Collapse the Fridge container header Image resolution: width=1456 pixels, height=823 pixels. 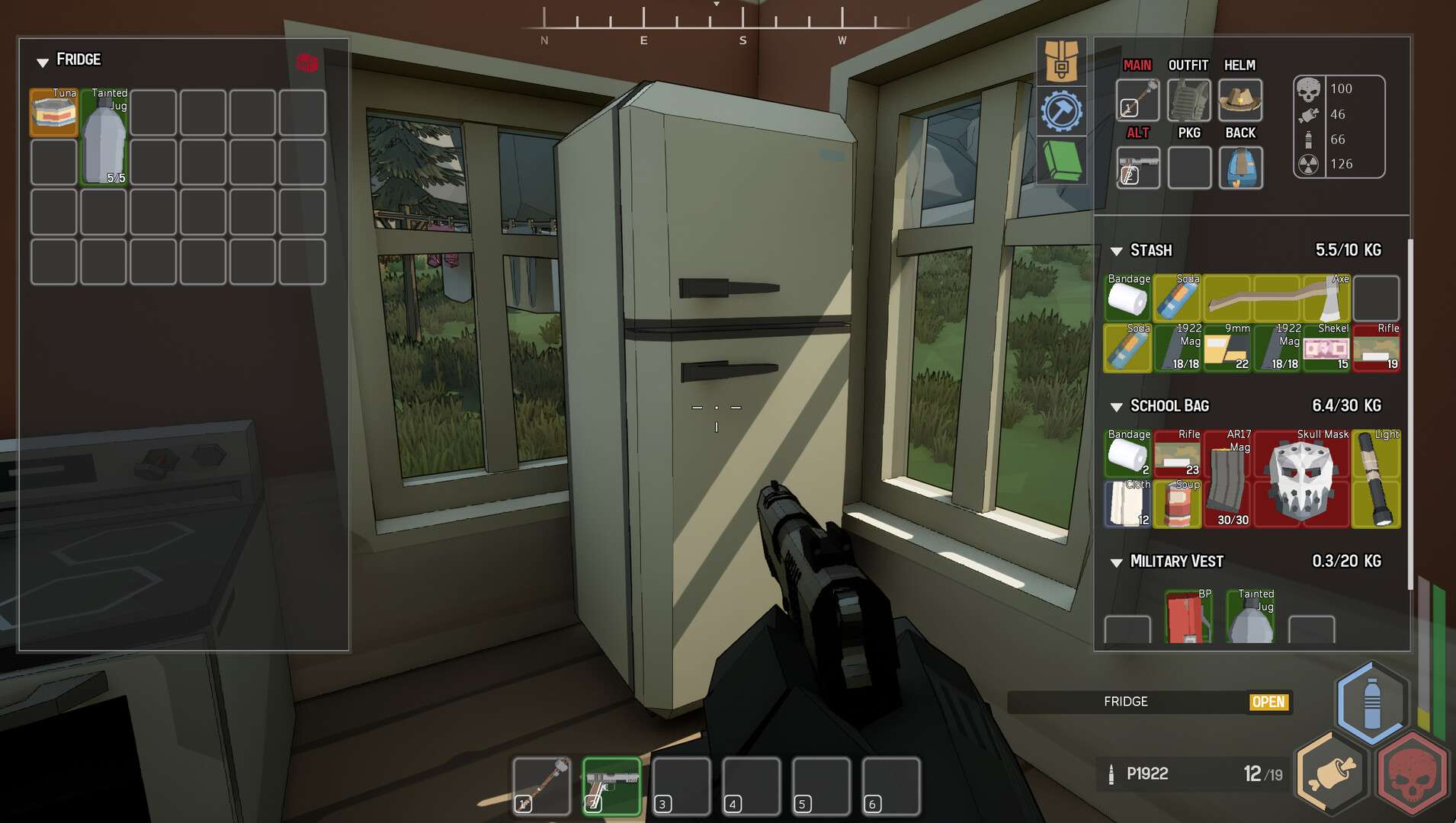click(x=43, y=61)
